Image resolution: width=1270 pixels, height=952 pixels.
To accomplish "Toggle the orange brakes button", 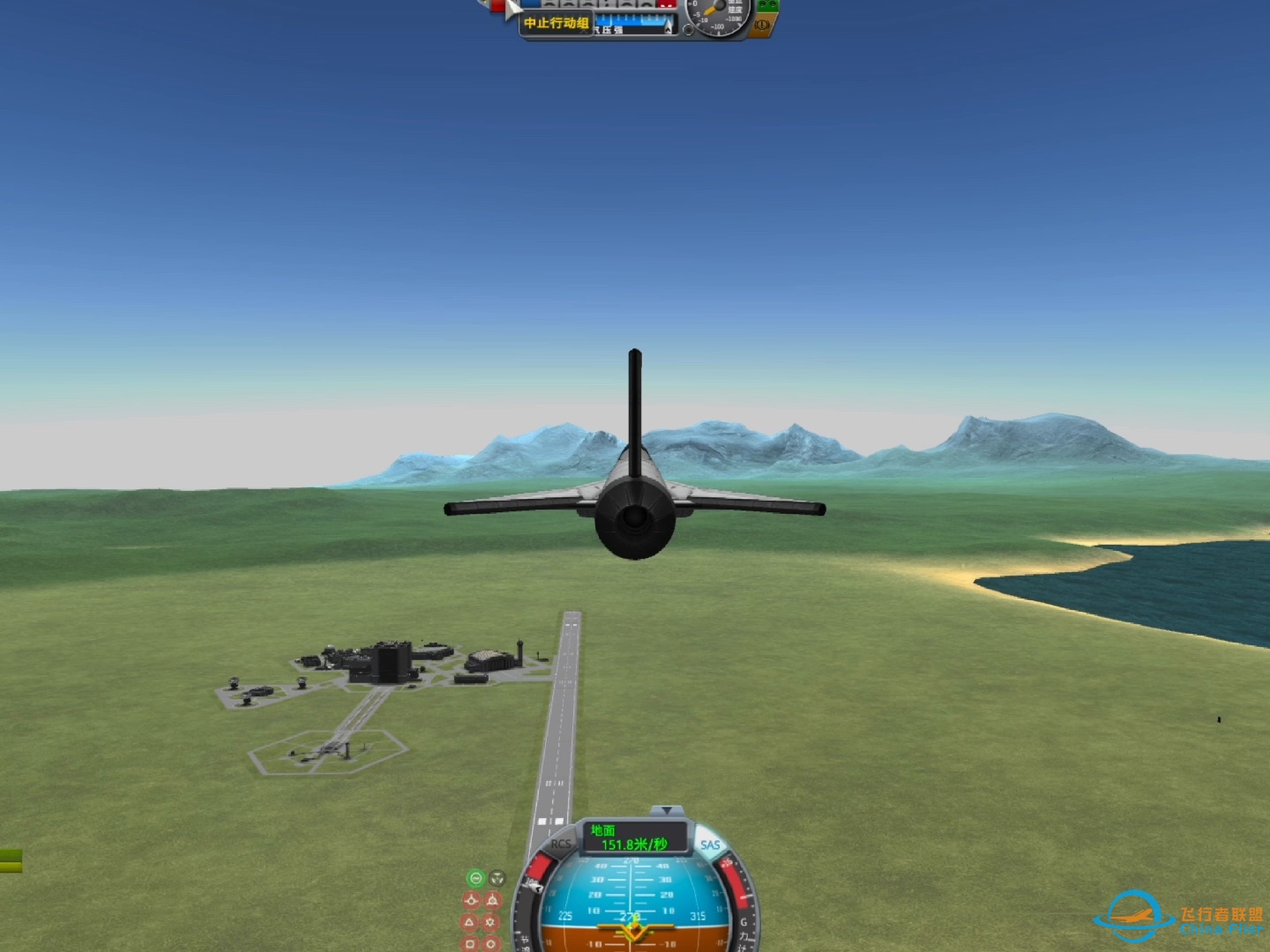I will pos(762,26).
